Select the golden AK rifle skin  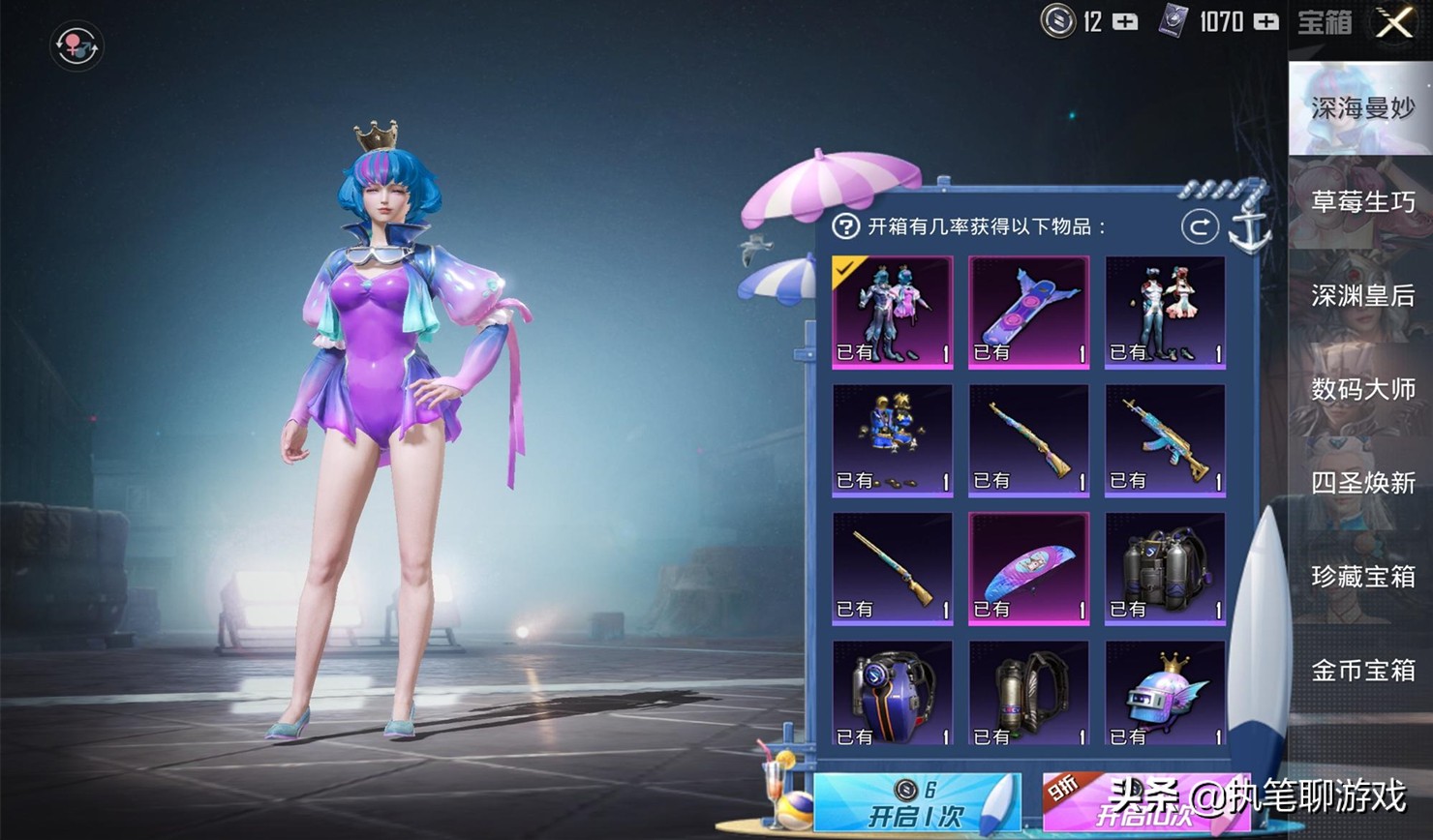click(x=1165, y=438)
